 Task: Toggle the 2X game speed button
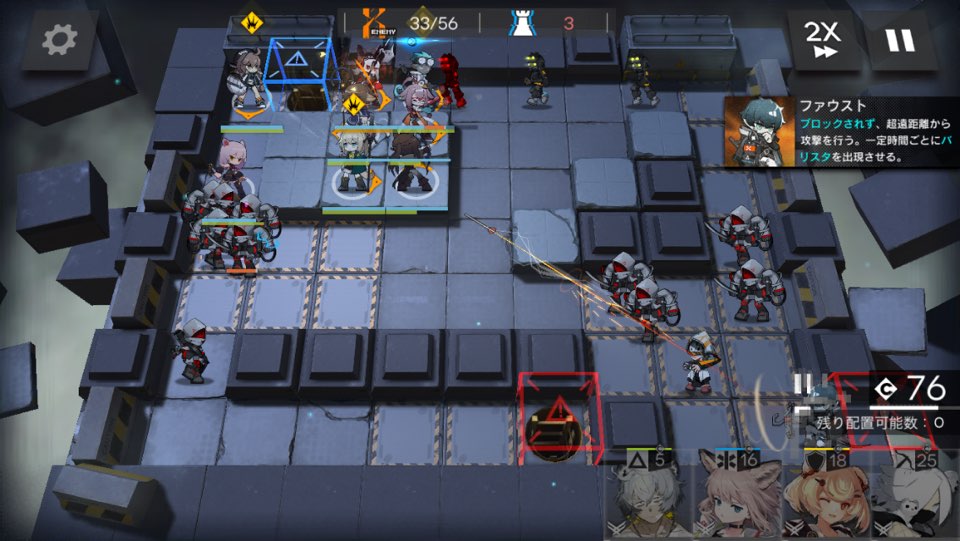tap(823, 41)
